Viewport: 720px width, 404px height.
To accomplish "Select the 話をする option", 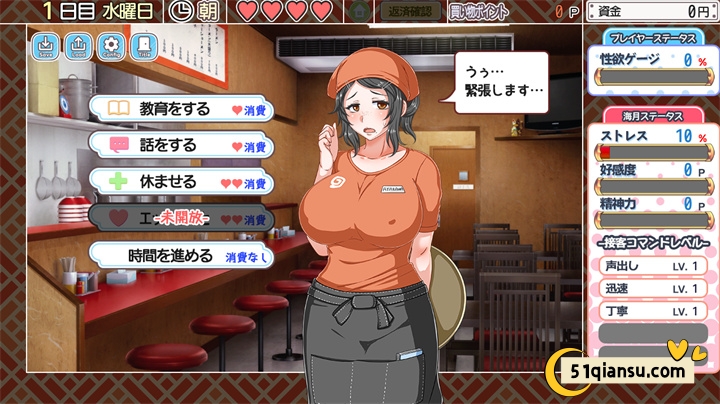I will point(180,144).
